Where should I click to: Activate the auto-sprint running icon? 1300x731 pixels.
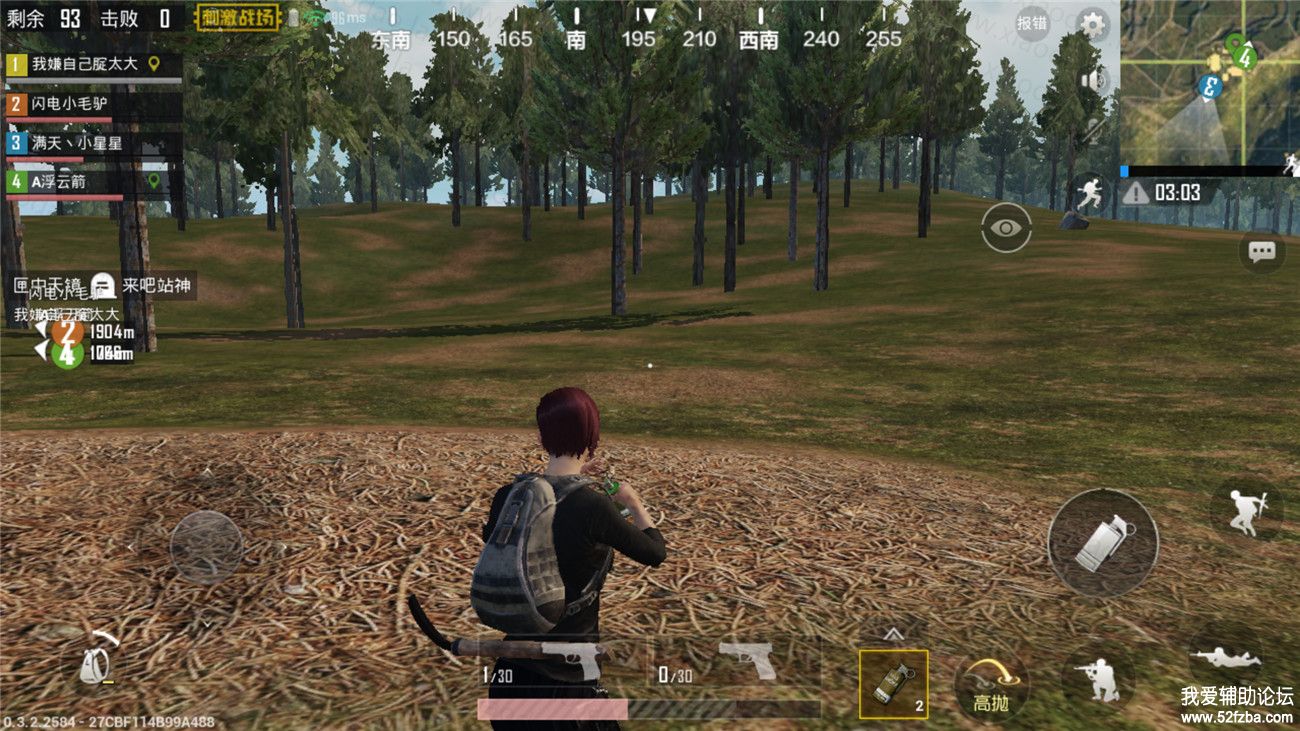coord(1088,191)
